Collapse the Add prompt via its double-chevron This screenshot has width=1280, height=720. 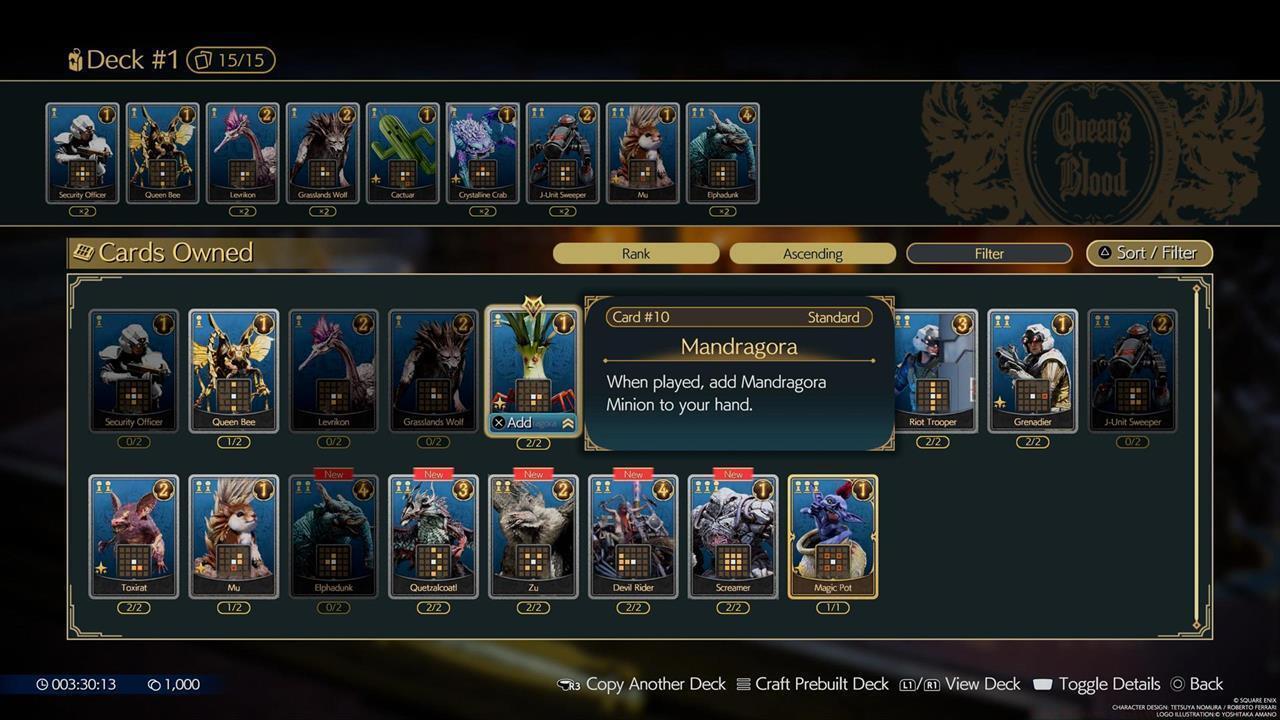tap(568, 422)
